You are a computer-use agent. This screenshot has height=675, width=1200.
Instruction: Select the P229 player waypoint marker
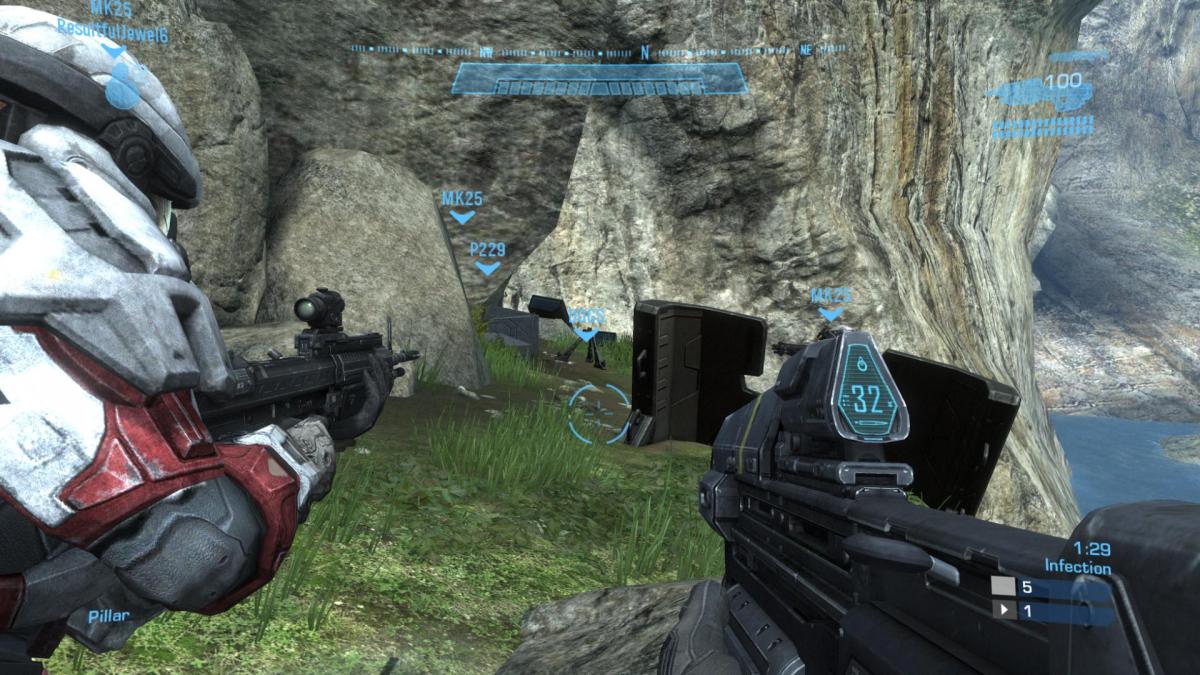(x=487, y=257)
